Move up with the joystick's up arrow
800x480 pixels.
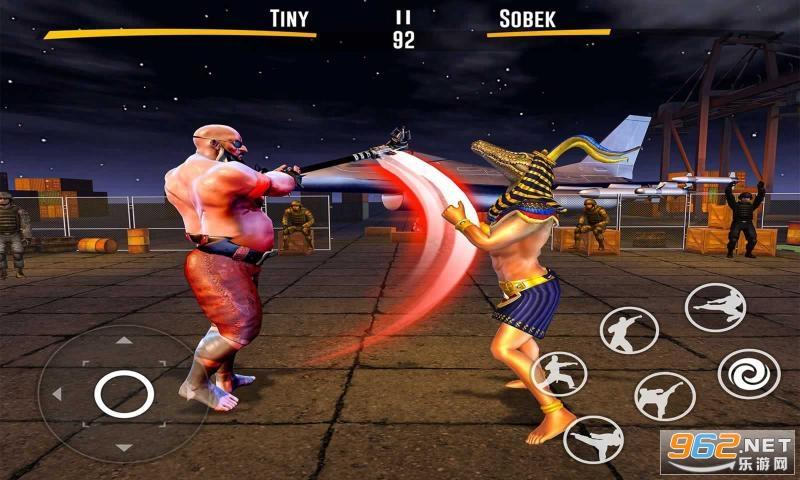coord(123,341)
